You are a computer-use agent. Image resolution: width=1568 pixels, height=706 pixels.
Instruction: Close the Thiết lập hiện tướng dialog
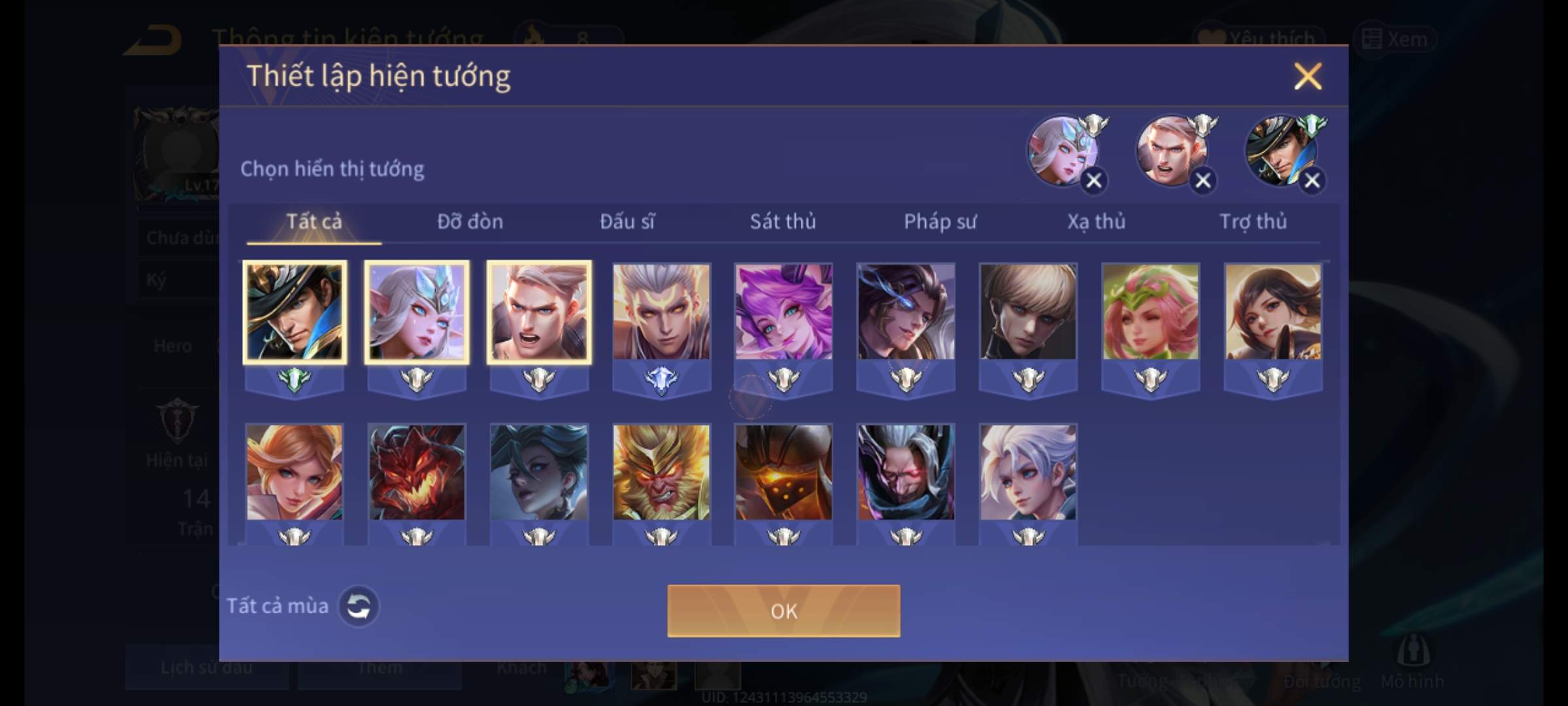point(1307,76)
